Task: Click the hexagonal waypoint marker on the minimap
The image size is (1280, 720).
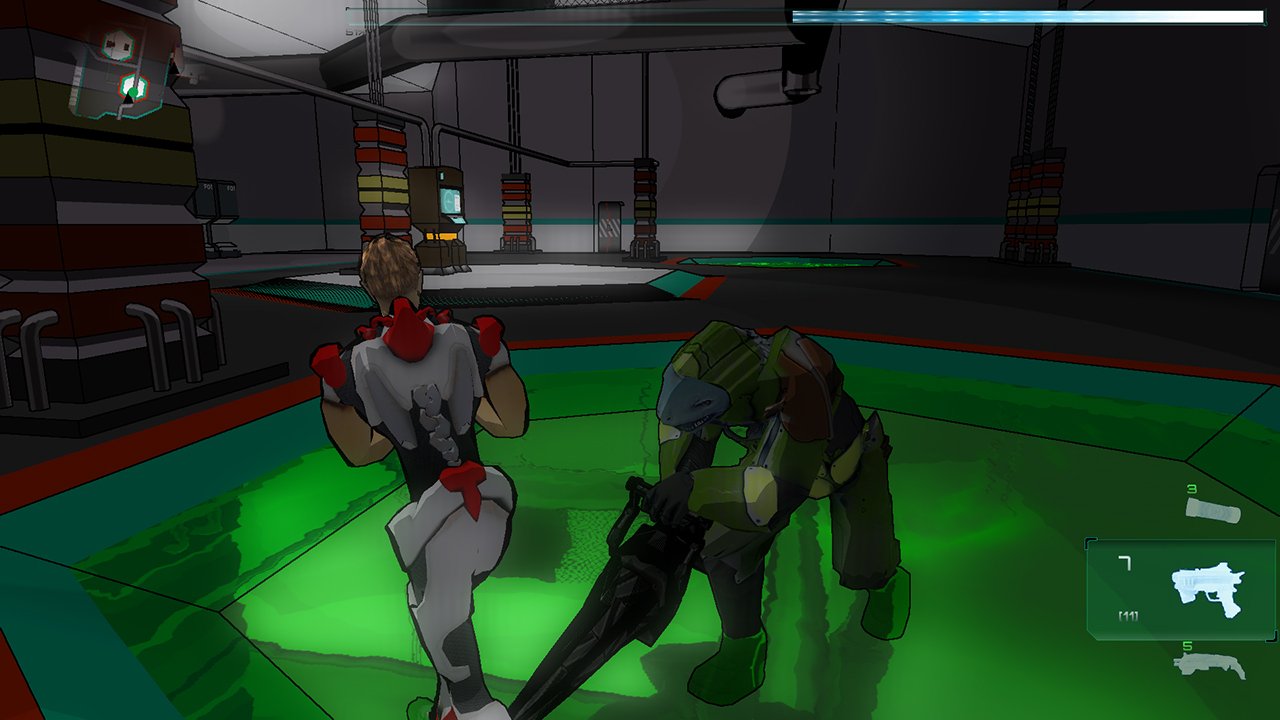Action: click(x=132, y=84)
